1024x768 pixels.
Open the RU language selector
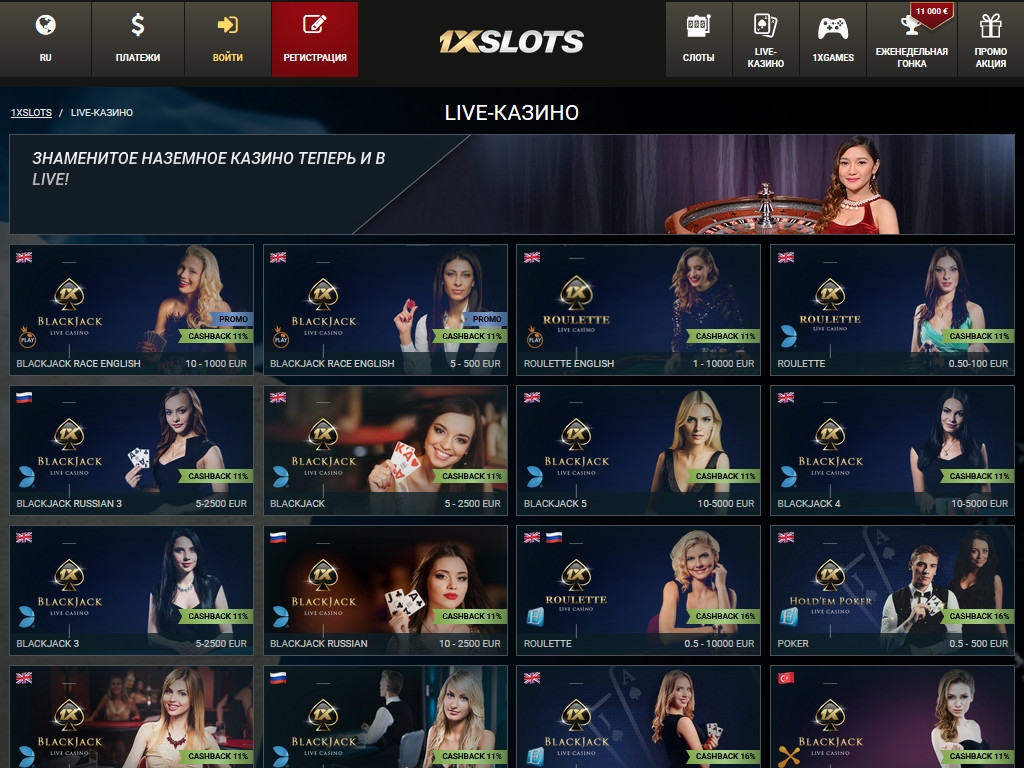click(45, 39)
